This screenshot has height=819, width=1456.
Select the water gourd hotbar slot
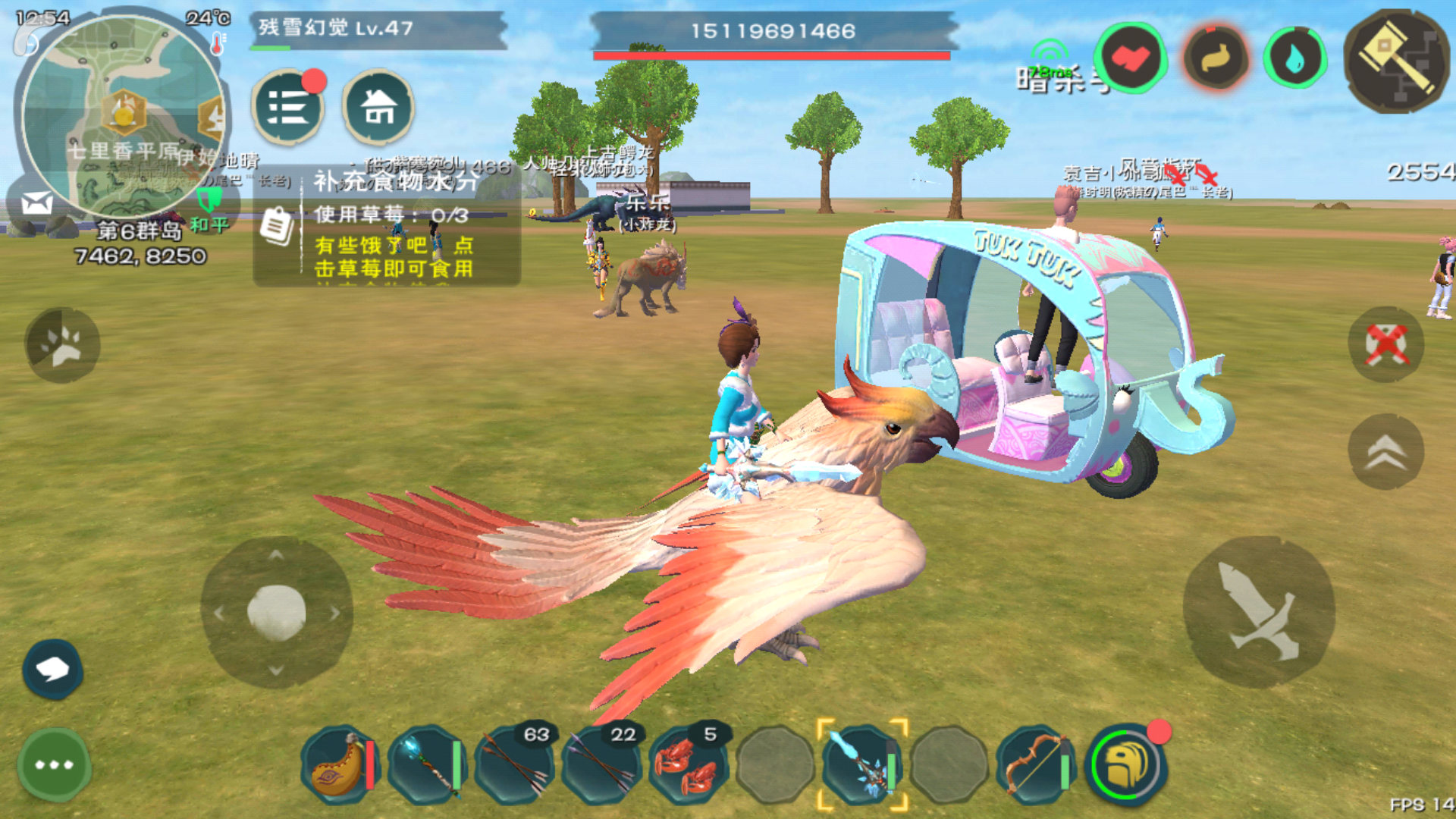point(338,764)
